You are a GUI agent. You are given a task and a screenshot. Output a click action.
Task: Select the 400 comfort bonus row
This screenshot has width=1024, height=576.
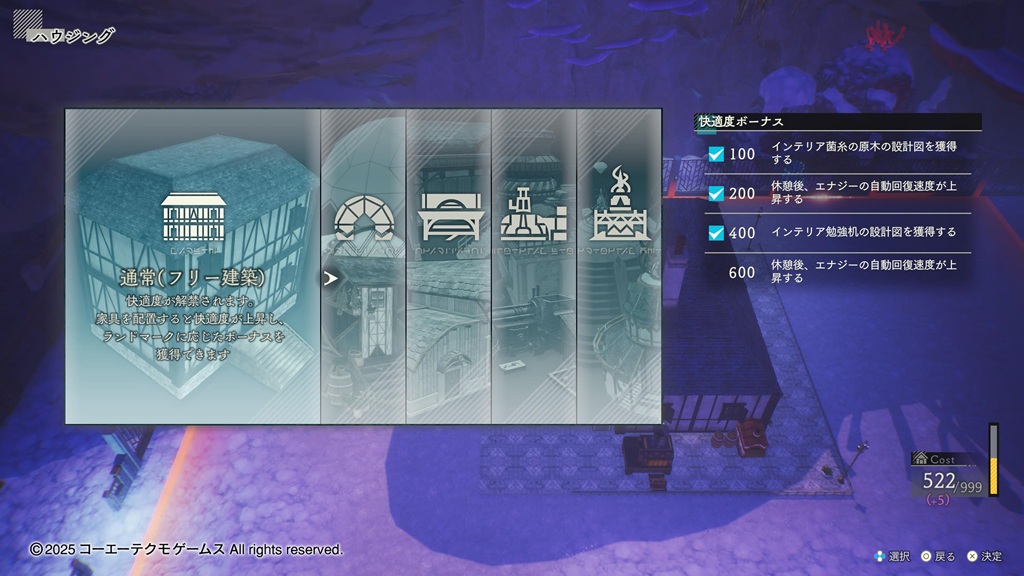click(838, 232)
